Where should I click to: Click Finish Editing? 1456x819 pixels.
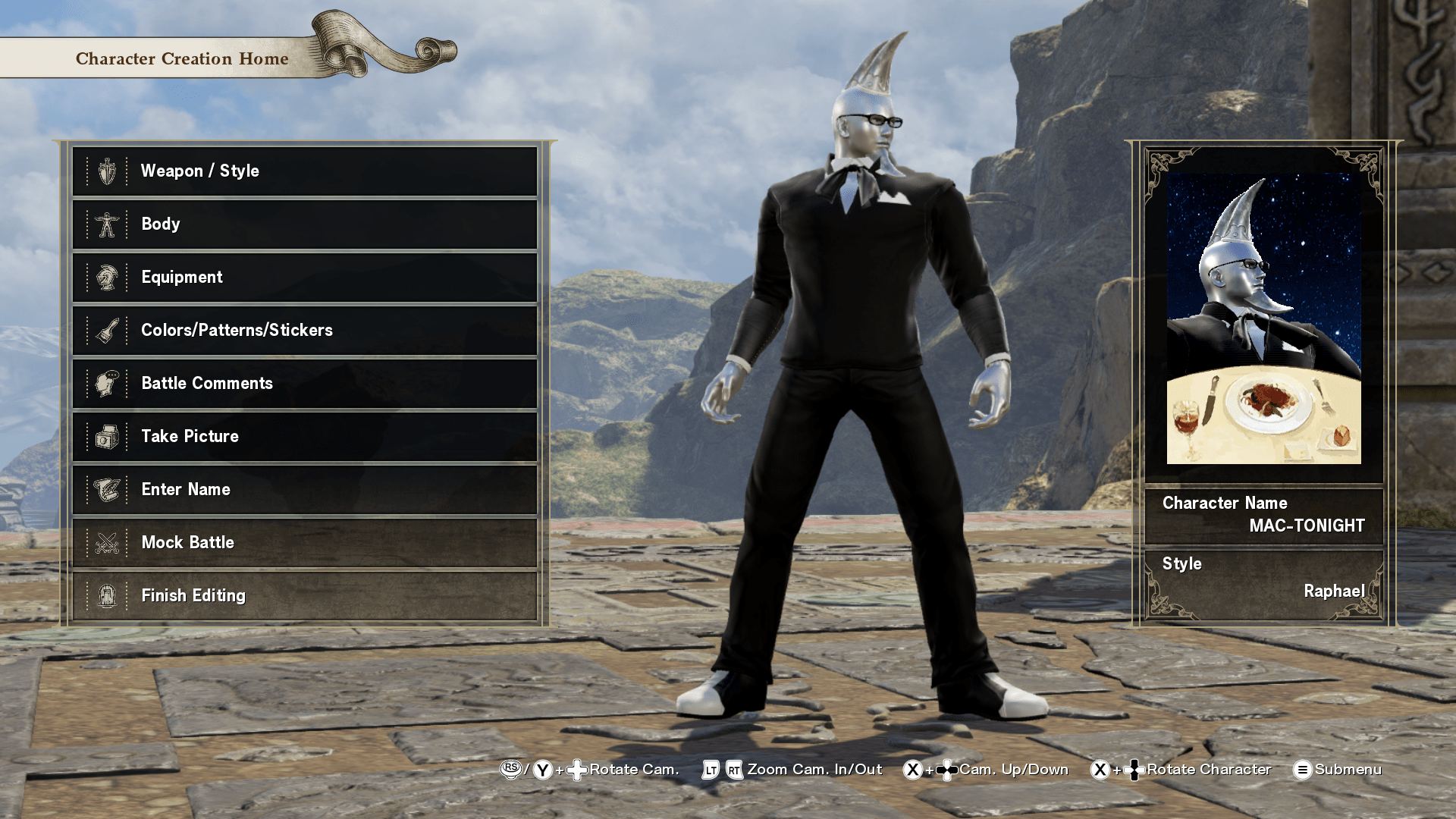(x=304, y=596)
